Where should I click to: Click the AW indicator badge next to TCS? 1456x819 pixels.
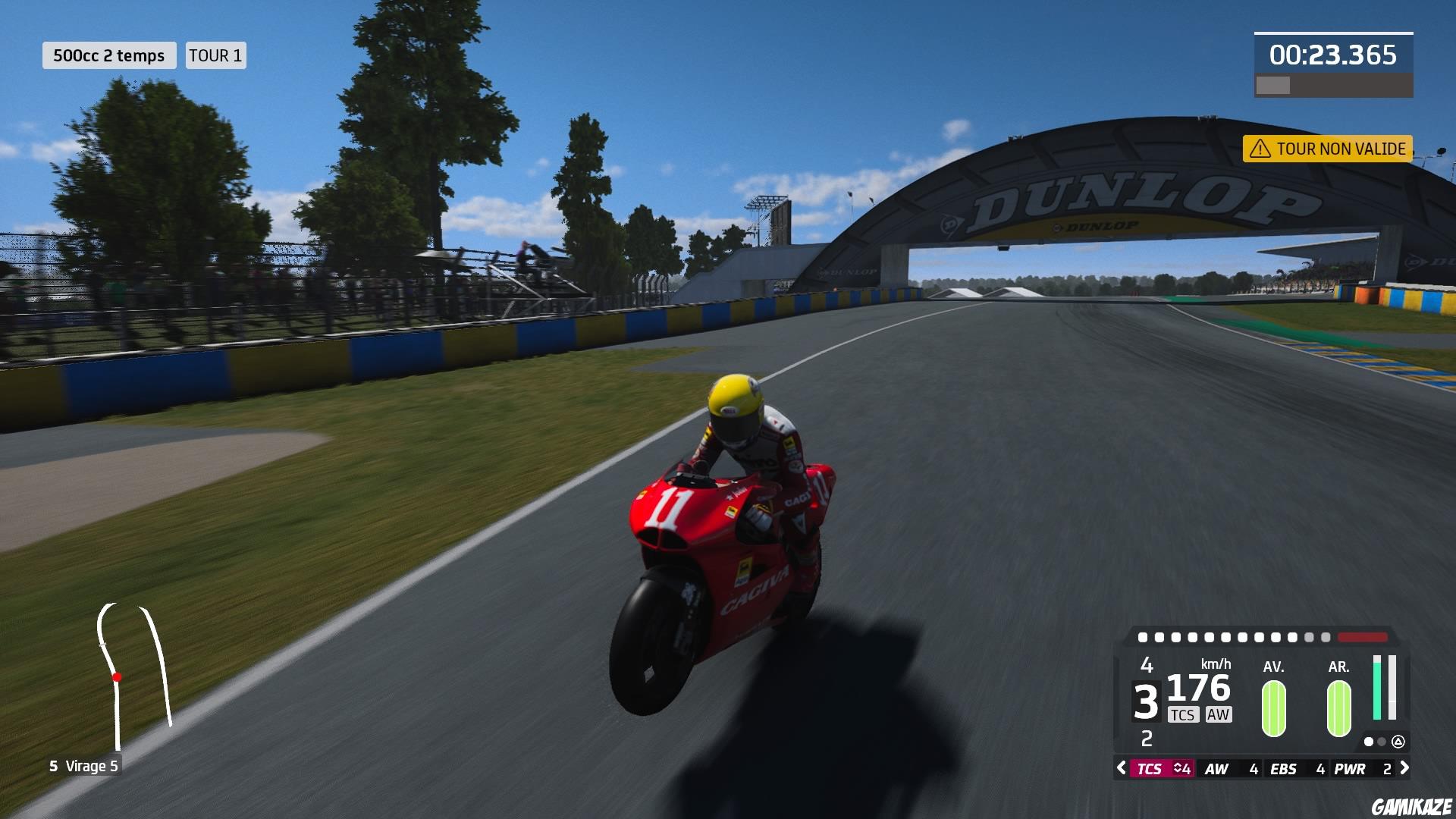(x=1219, y=714)
